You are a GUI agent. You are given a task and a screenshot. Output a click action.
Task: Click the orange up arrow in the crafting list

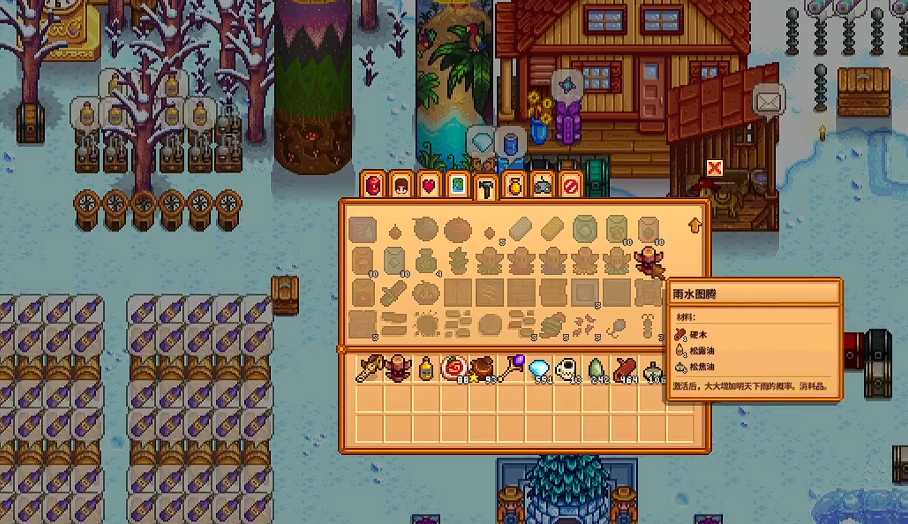[x=695, y=226]
